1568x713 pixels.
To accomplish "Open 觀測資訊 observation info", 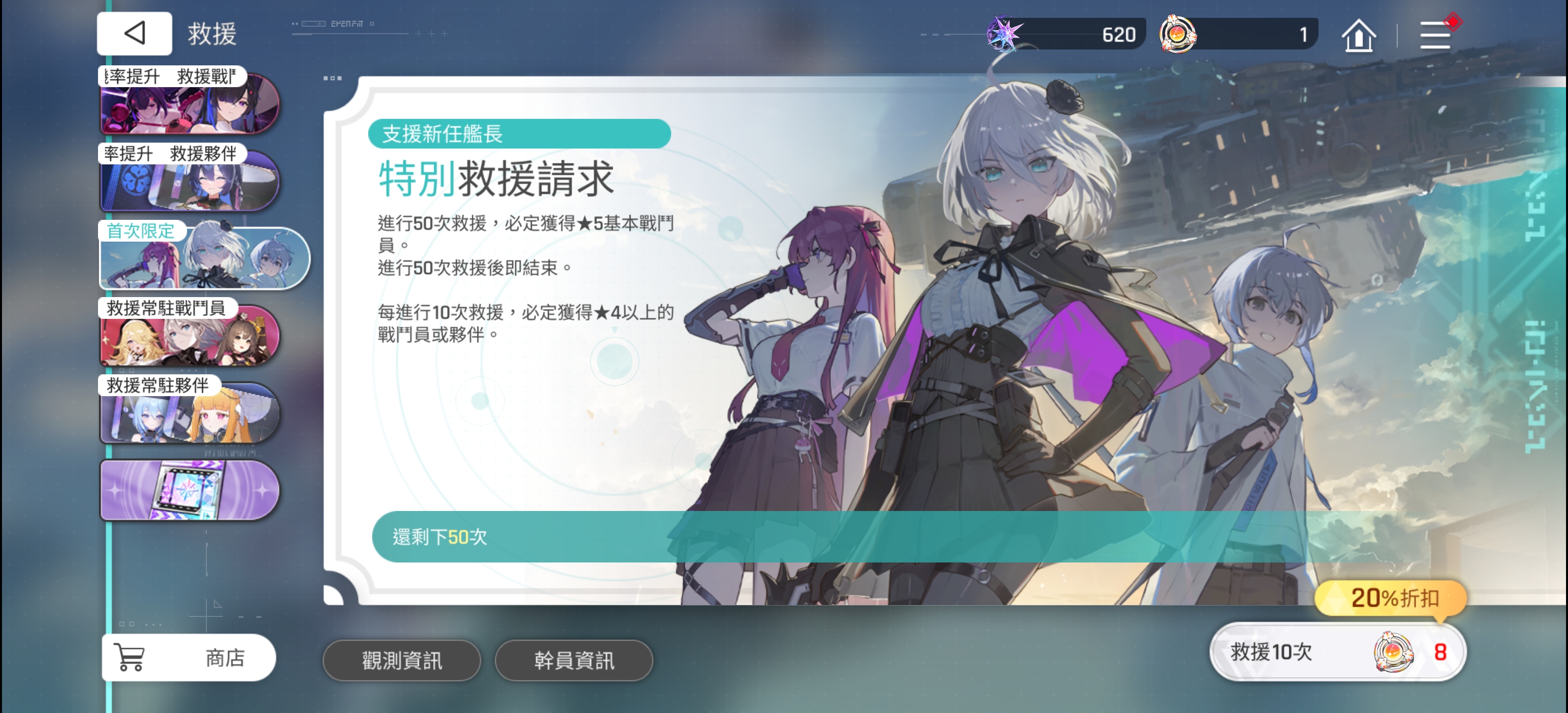I will coord(402,661).
